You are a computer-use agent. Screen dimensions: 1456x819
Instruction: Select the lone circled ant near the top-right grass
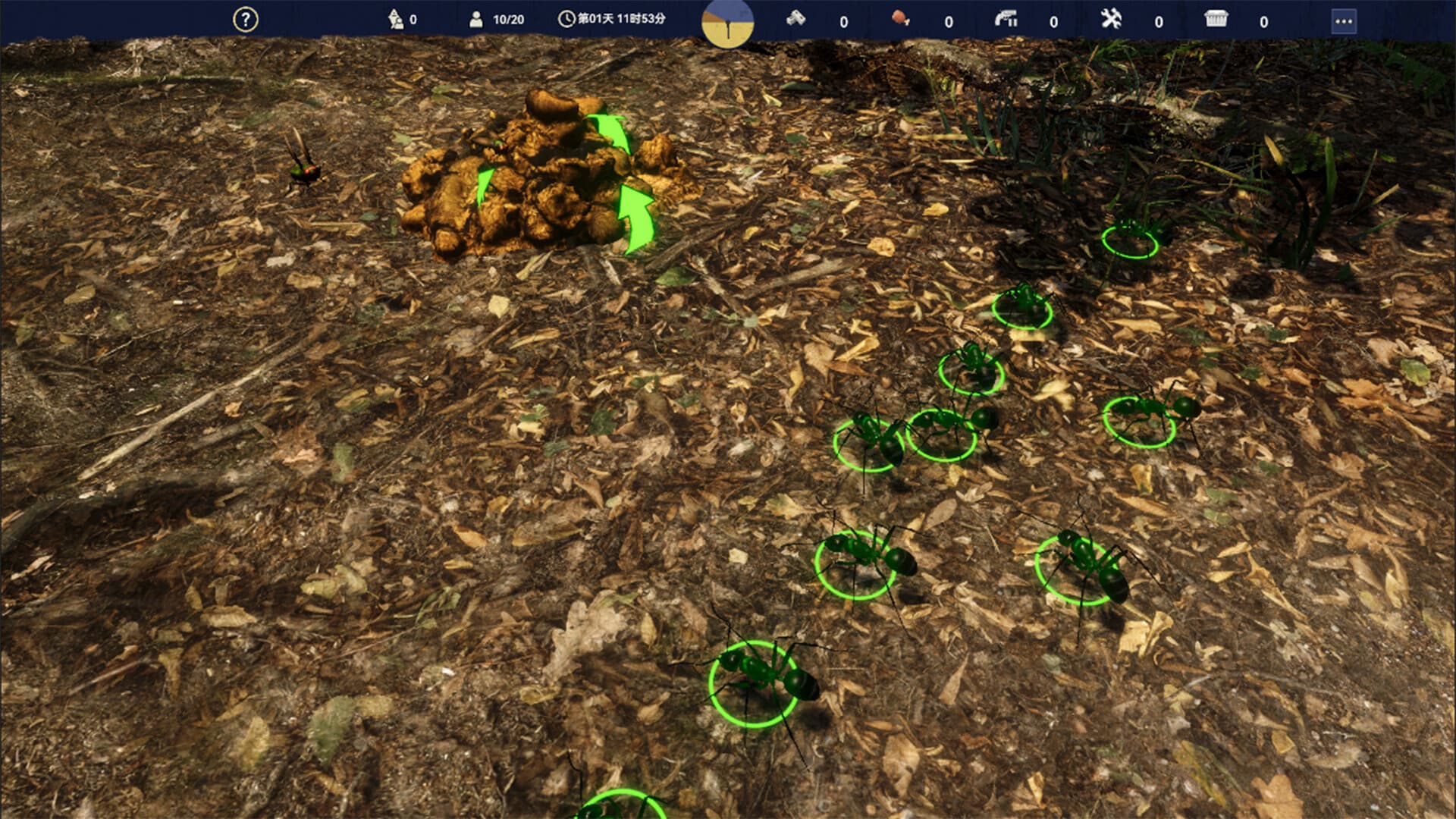pos(1130,239)
